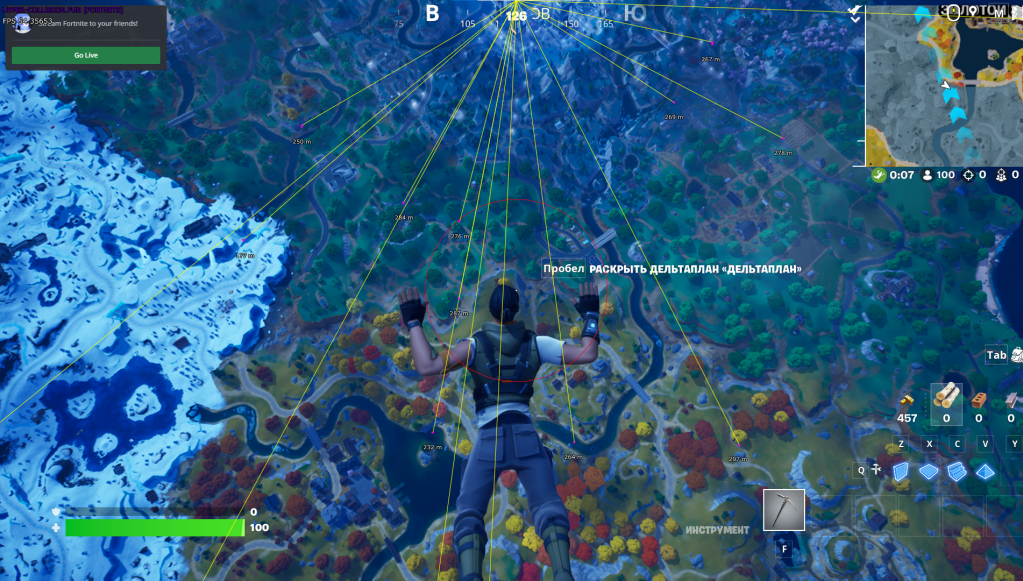Open the minimap in the corner
This screenshot has height=581, width=1023.
pos(943,84)
